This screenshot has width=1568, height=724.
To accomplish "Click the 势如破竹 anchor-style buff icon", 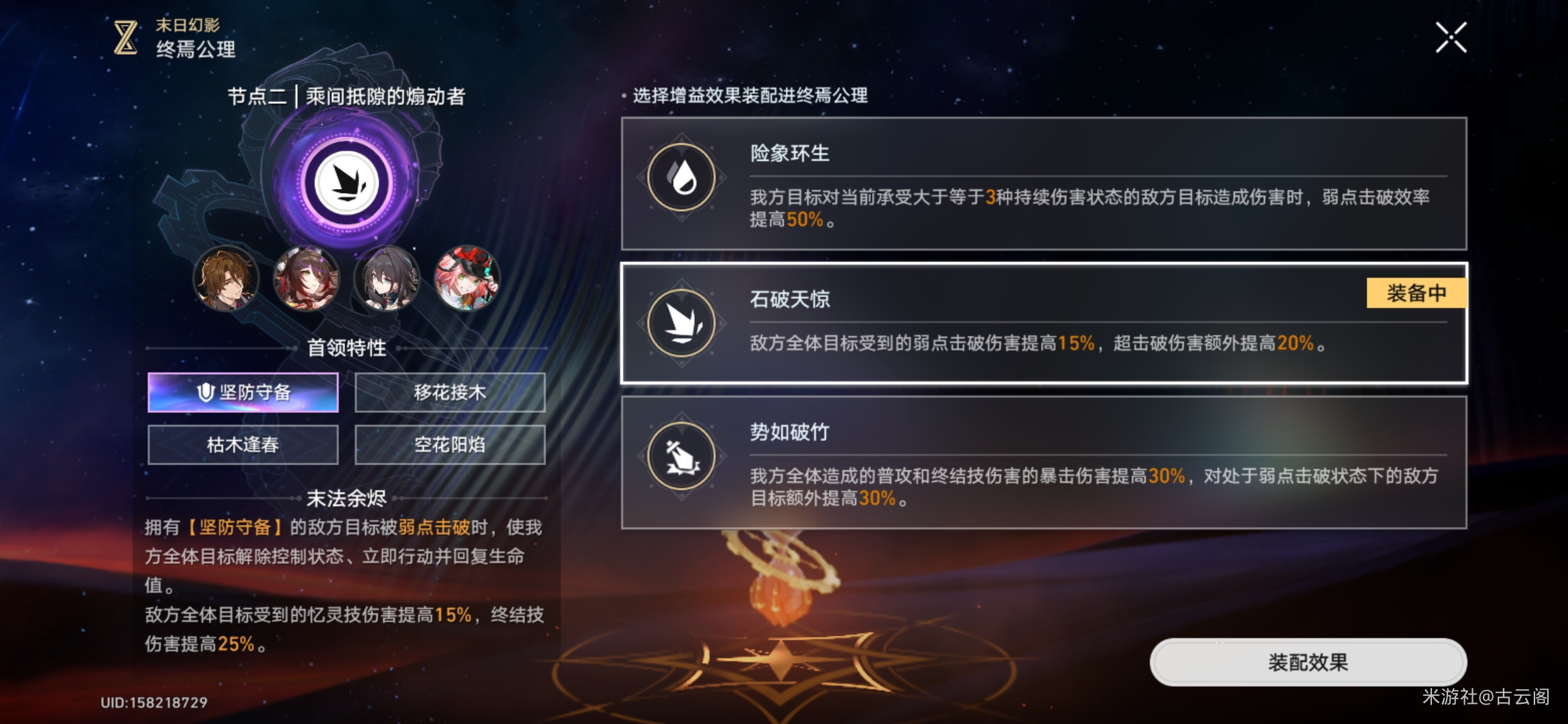I will [x=681, y=456].
